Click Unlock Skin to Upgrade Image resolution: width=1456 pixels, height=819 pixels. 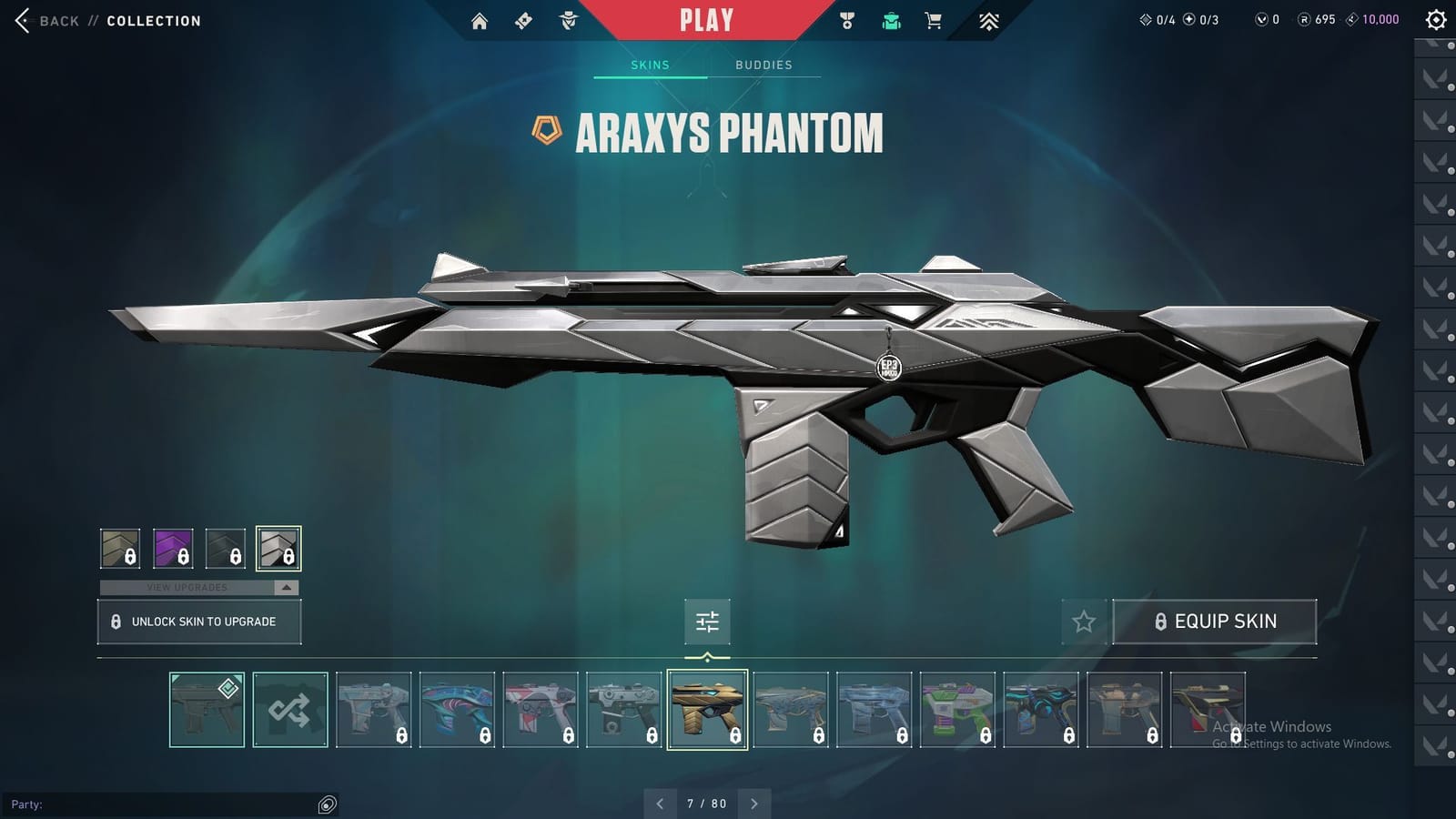click(198, 622)
